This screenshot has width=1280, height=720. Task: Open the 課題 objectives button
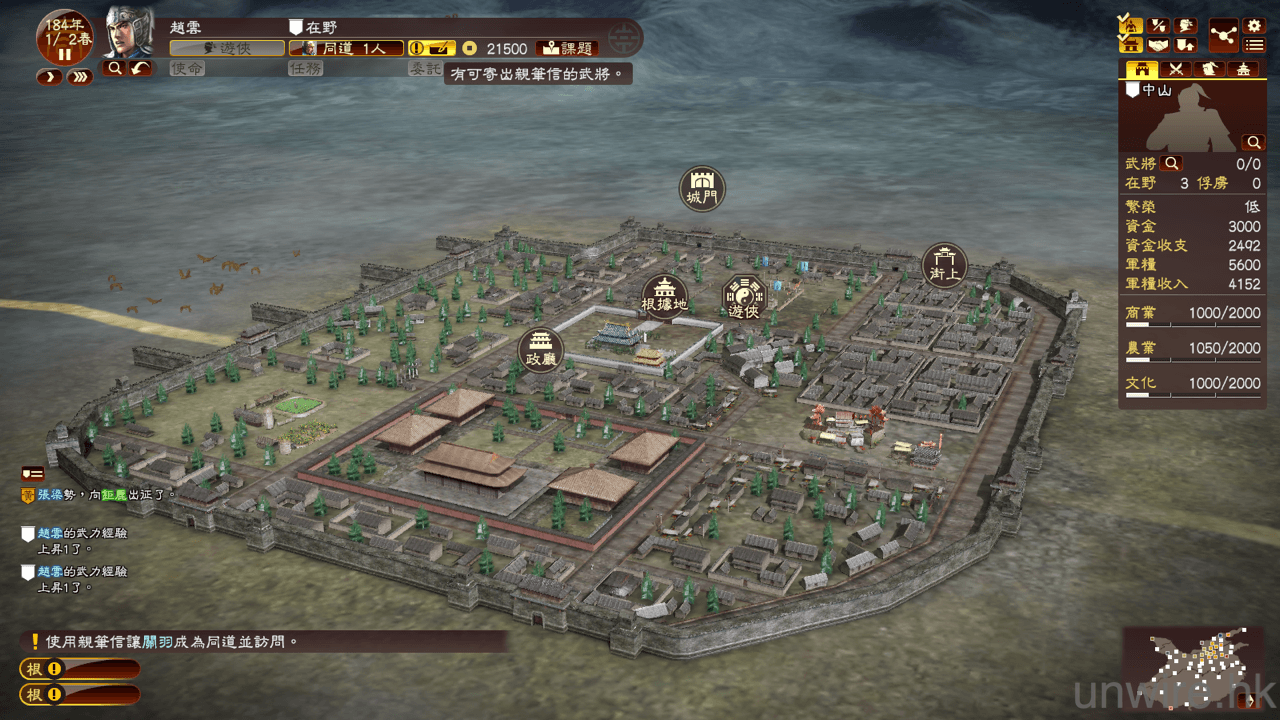click(x=567, y=48)
